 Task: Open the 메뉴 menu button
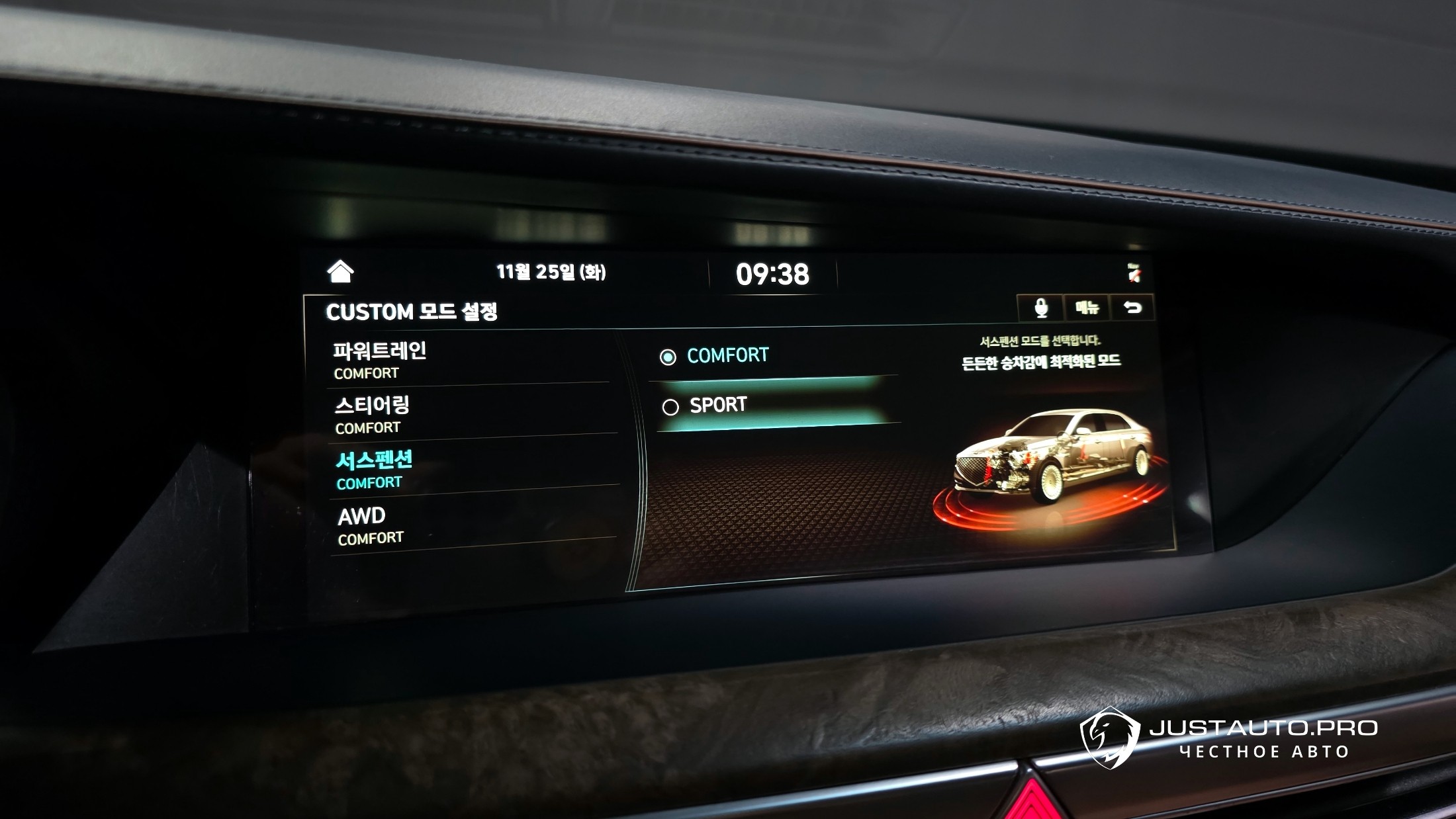click(1087, 308)
